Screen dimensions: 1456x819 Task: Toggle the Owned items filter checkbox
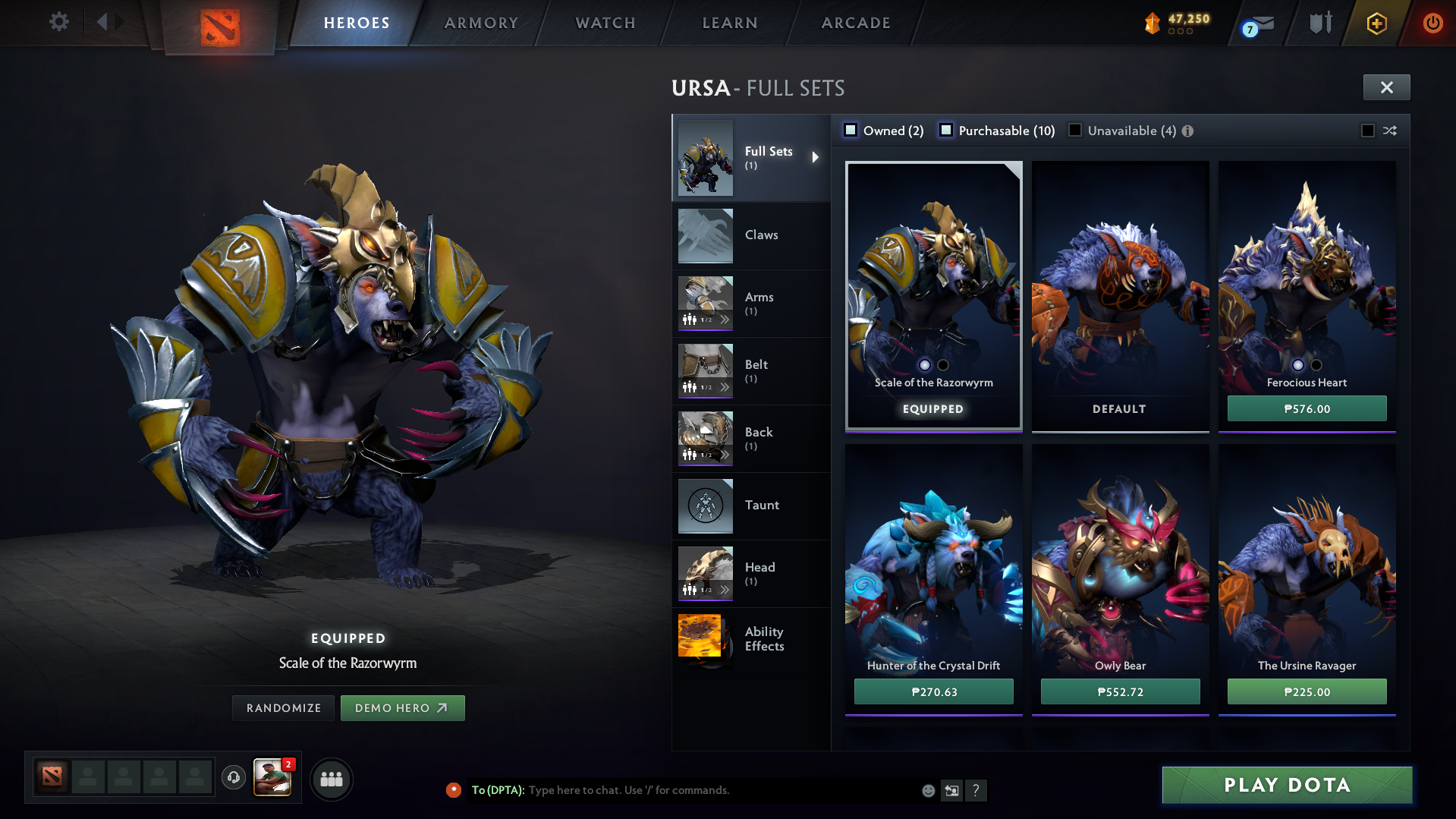click(850, 130)
